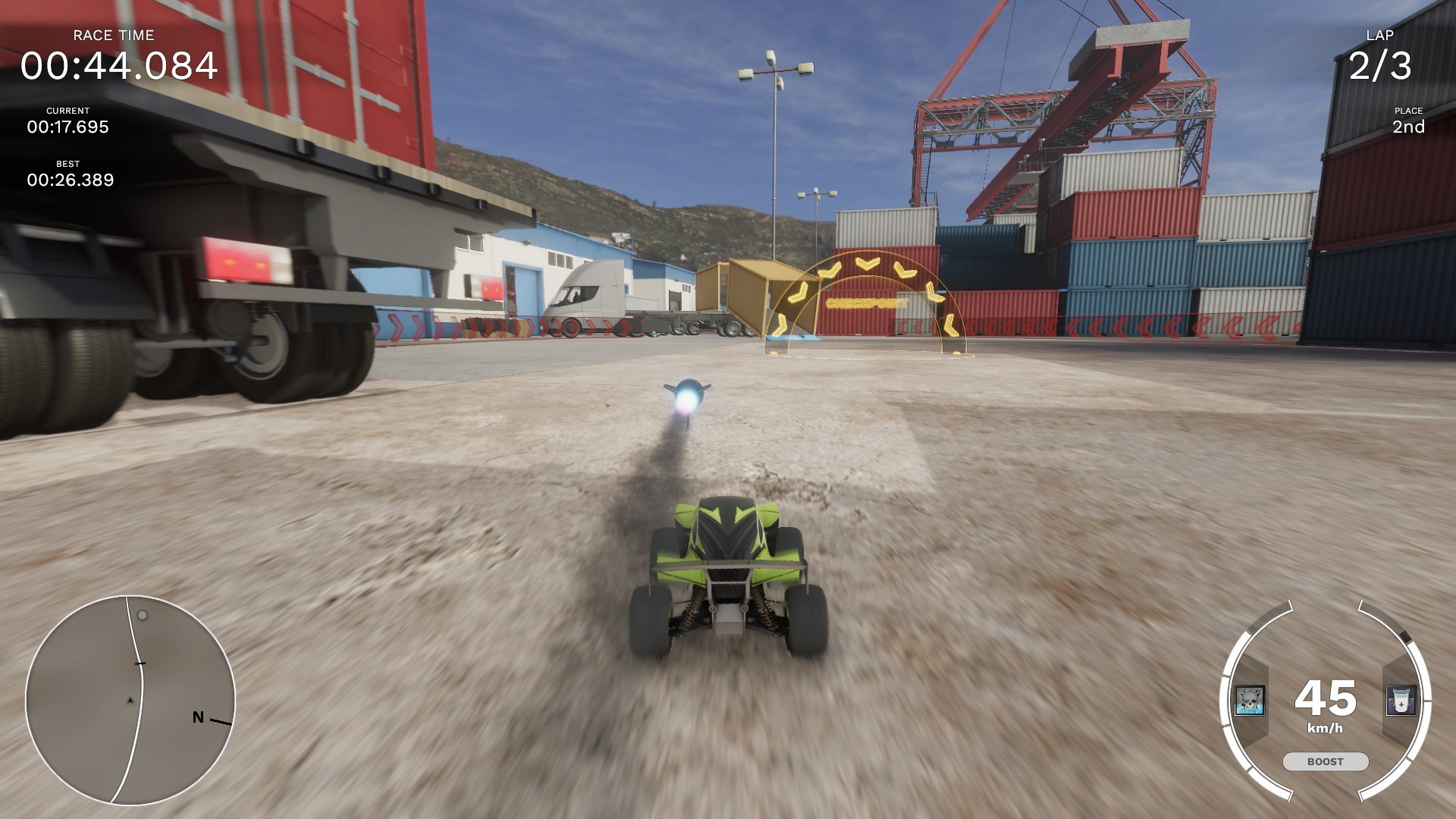The width and height of the screenshot is (1456, 819).
Task: Toggle the CURRENT lap time display
Action: tap(67, 121)
